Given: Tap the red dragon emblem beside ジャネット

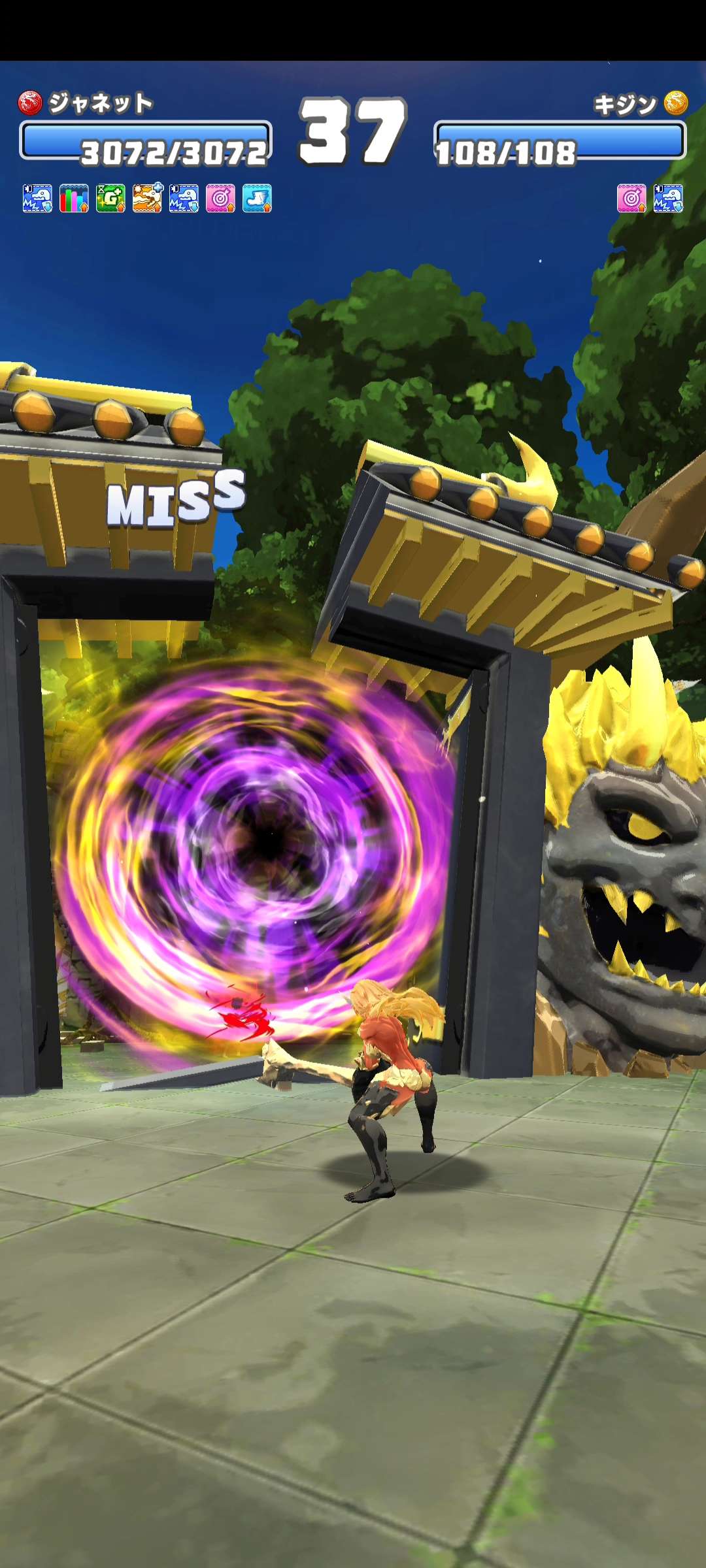Looking at the screenshot, I should 30,103.
